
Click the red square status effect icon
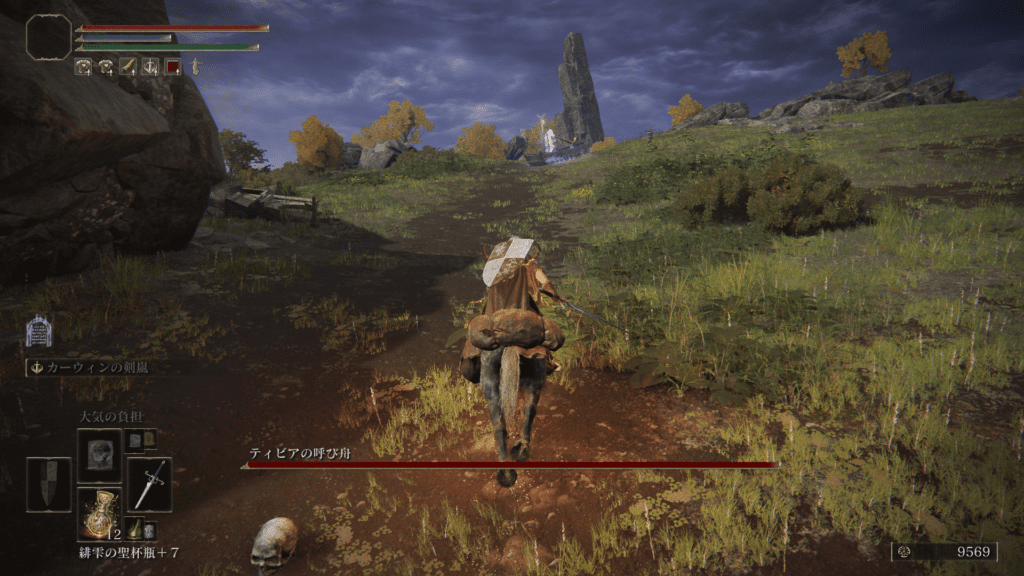point(173,67)
